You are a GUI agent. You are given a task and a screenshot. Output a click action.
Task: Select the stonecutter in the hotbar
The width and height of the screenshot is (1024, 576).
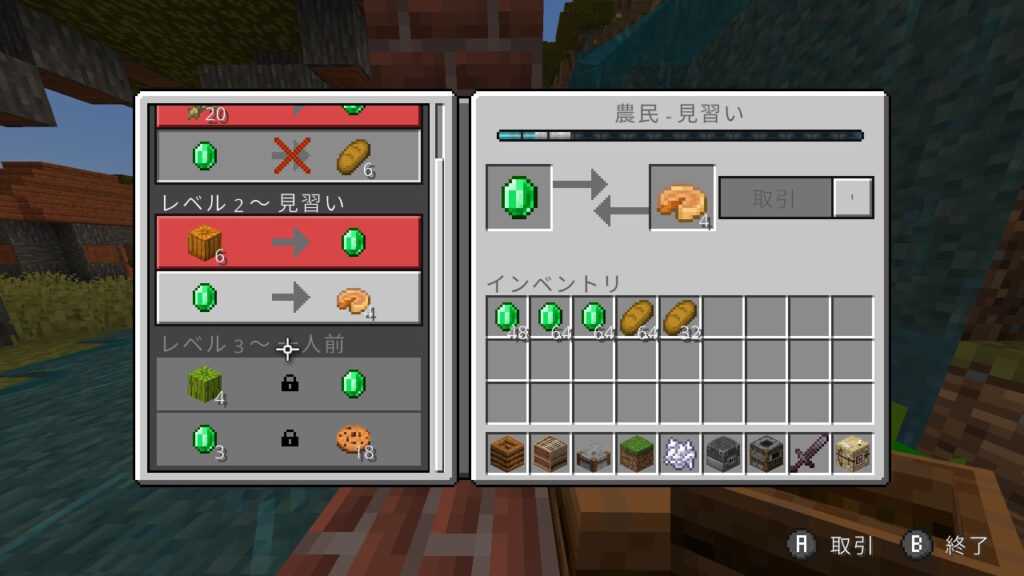(x=594, y=453)
